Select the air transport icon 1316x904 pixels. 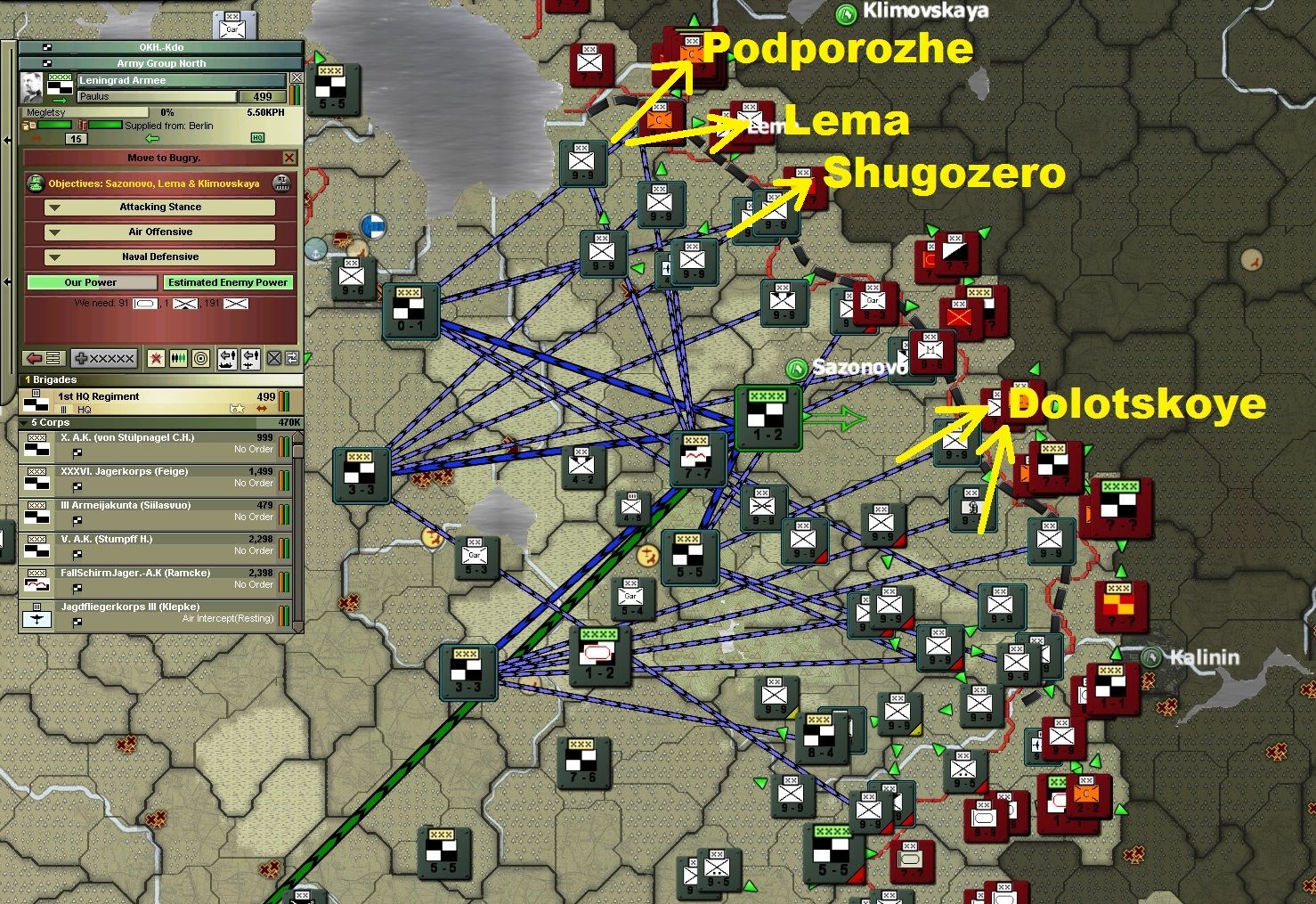point(250,358)
